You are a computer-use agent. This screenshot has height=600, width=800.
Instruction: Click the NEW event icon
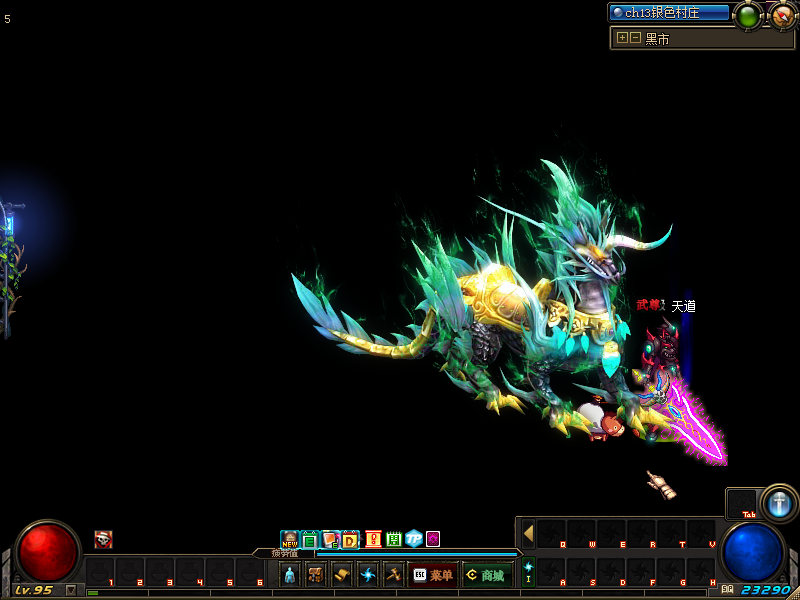click(x=290, y=540)
